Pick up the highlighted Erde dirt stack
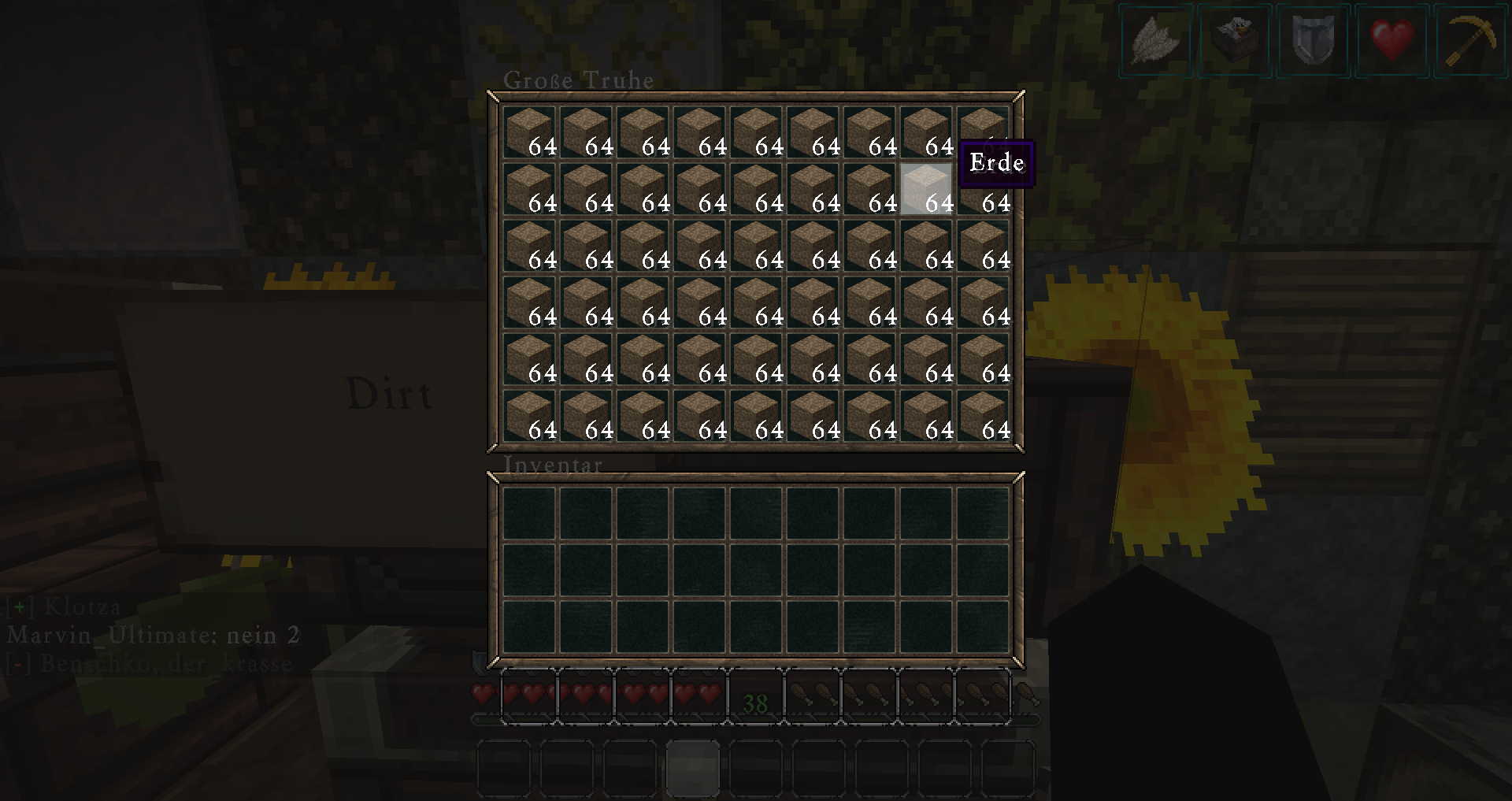 coord(926,189)
